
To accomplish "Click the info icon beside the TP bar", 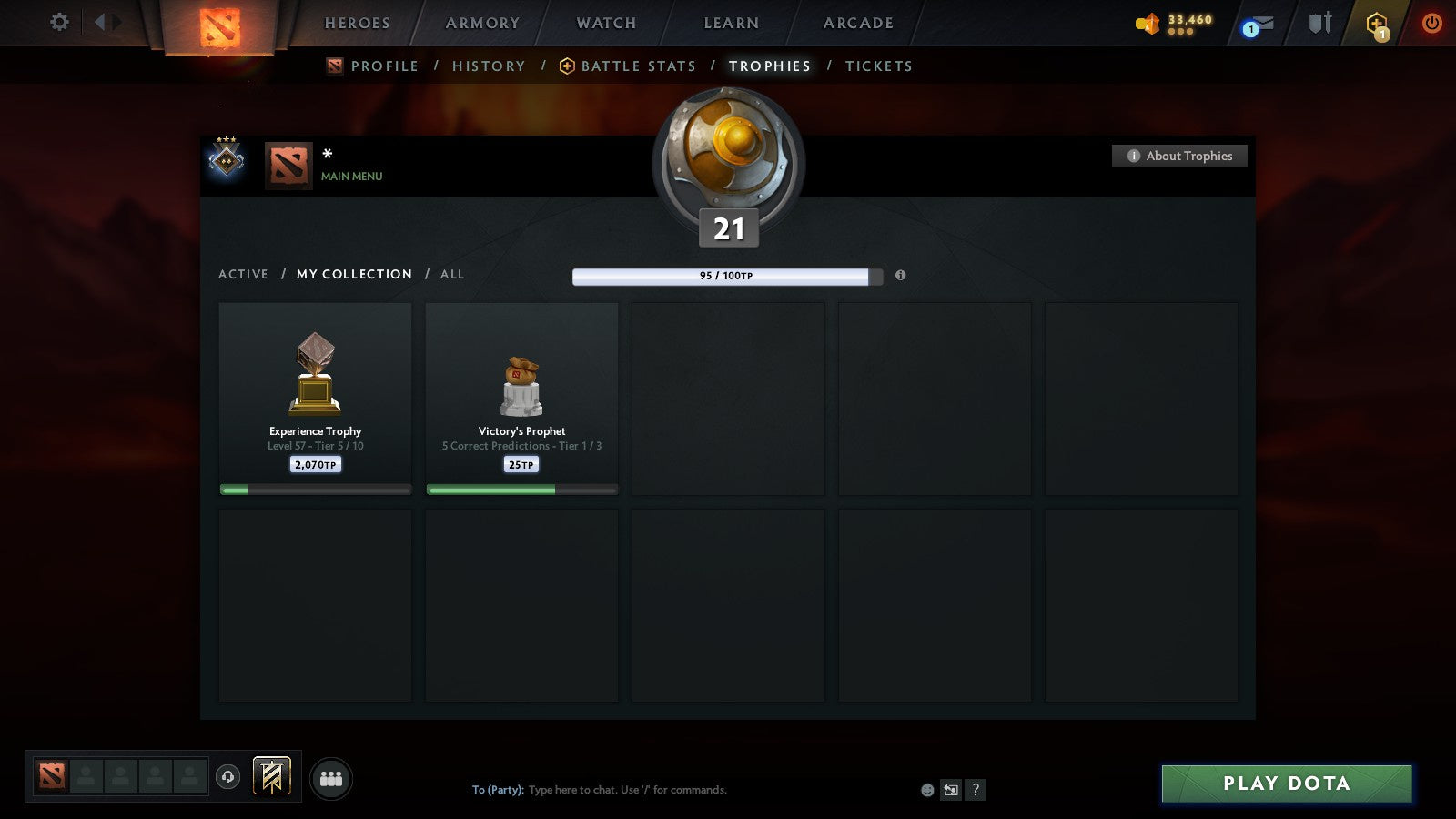I will click(x=901, y=276).
